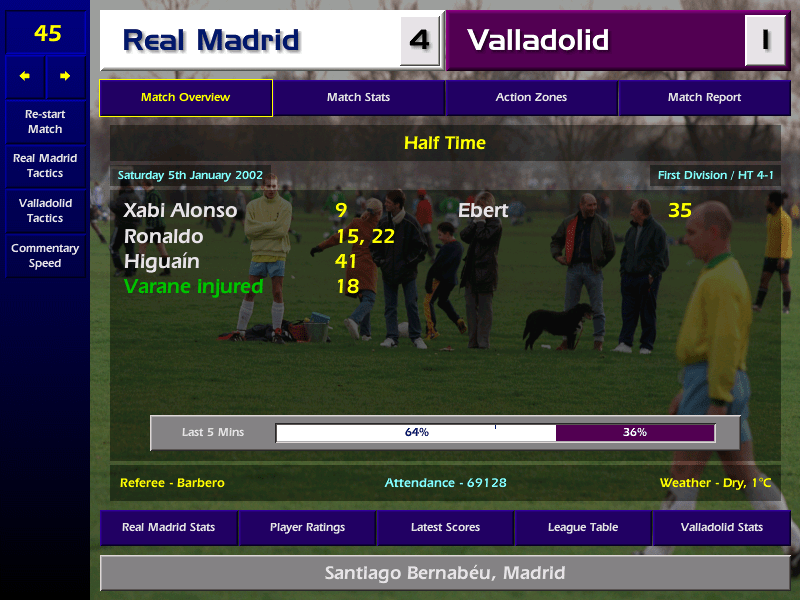Viewport: 800px width, 600px height.
Task: Show Real Madrid Stats
Action: point(168,527)
